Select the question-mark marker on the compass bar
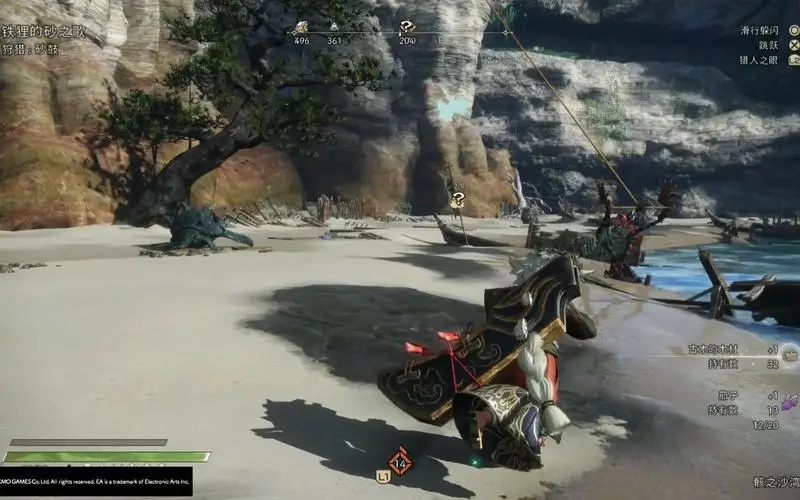This screenshot has width=800, height=500. point(407,27)
